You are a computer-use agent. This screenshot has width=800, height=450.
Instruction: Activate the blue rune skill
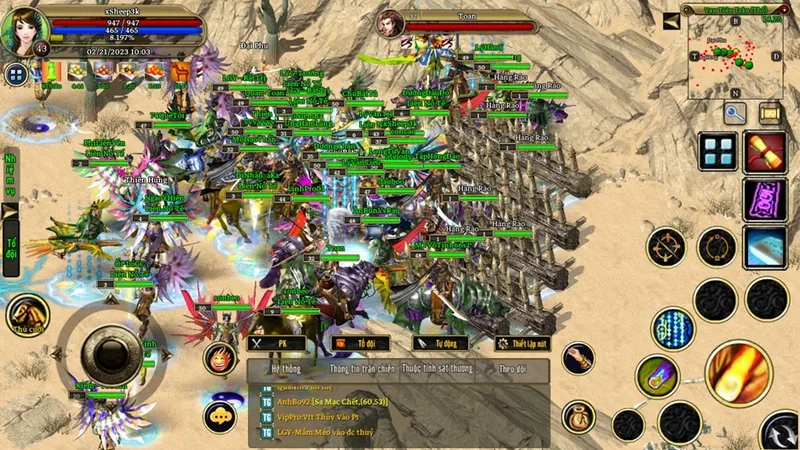click(x=672, y=327)
